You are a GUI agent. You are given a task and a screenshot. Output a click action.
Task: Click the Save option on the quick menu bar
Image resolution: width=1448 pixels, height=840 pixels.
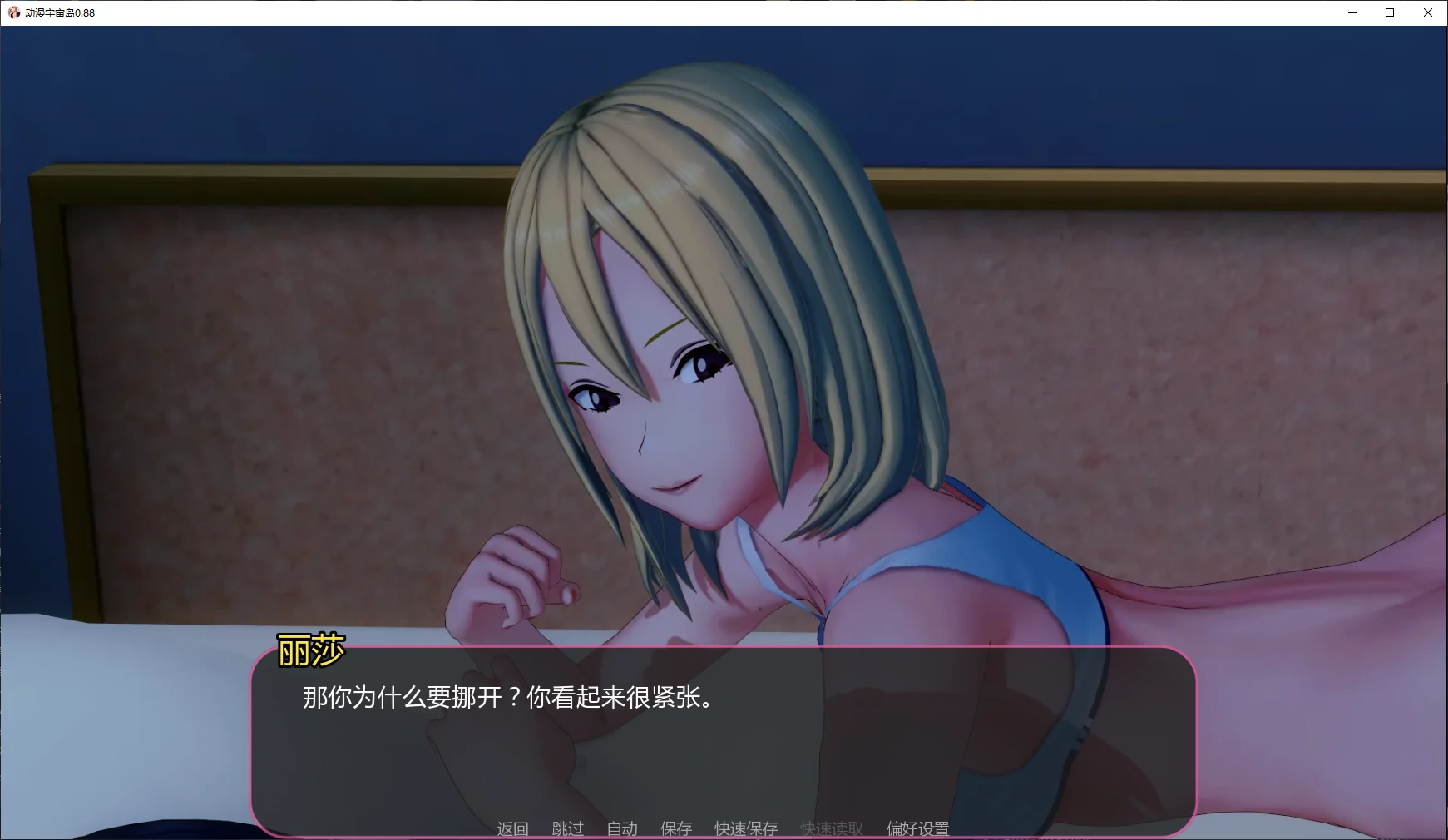click(x=676, y=828)
